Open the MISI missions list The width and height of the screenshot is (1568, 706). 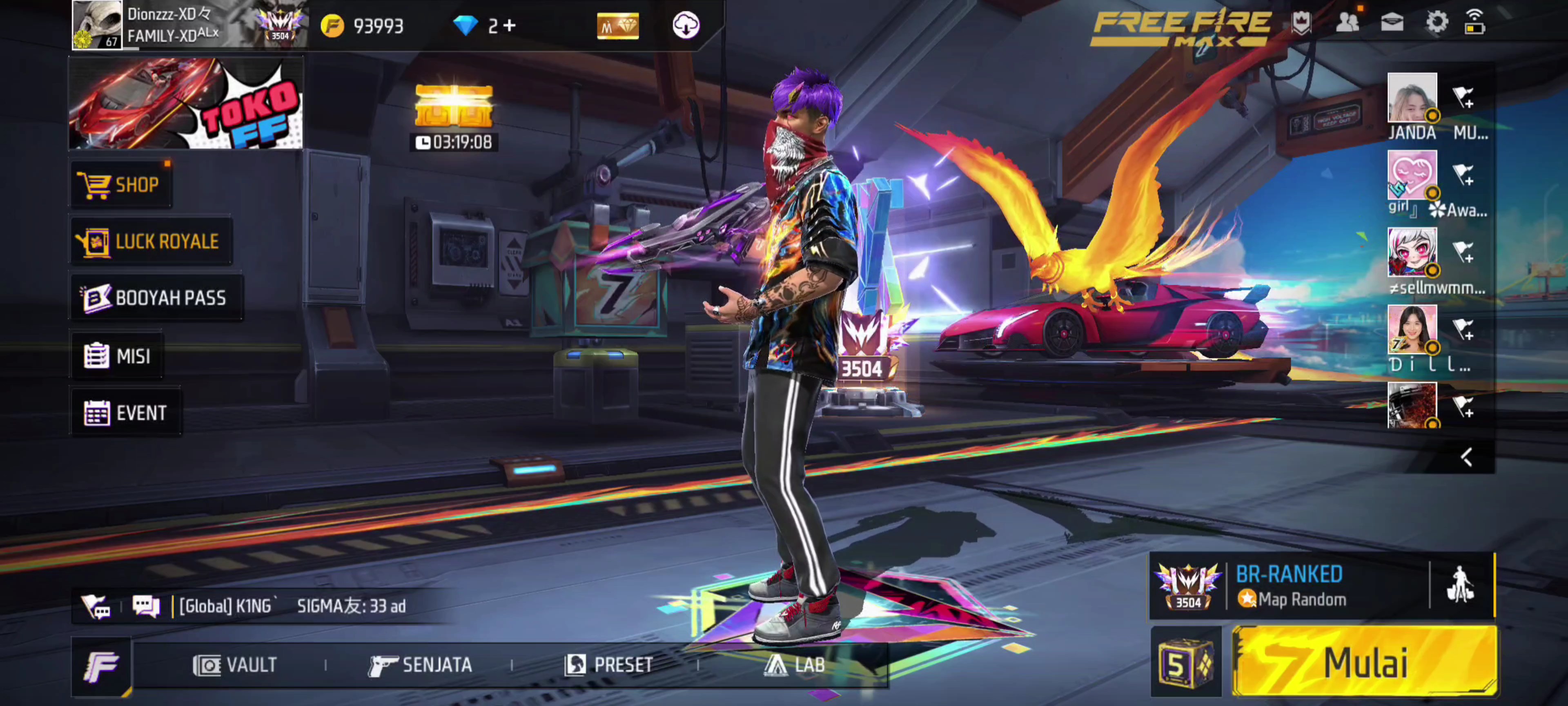[118, 356]
